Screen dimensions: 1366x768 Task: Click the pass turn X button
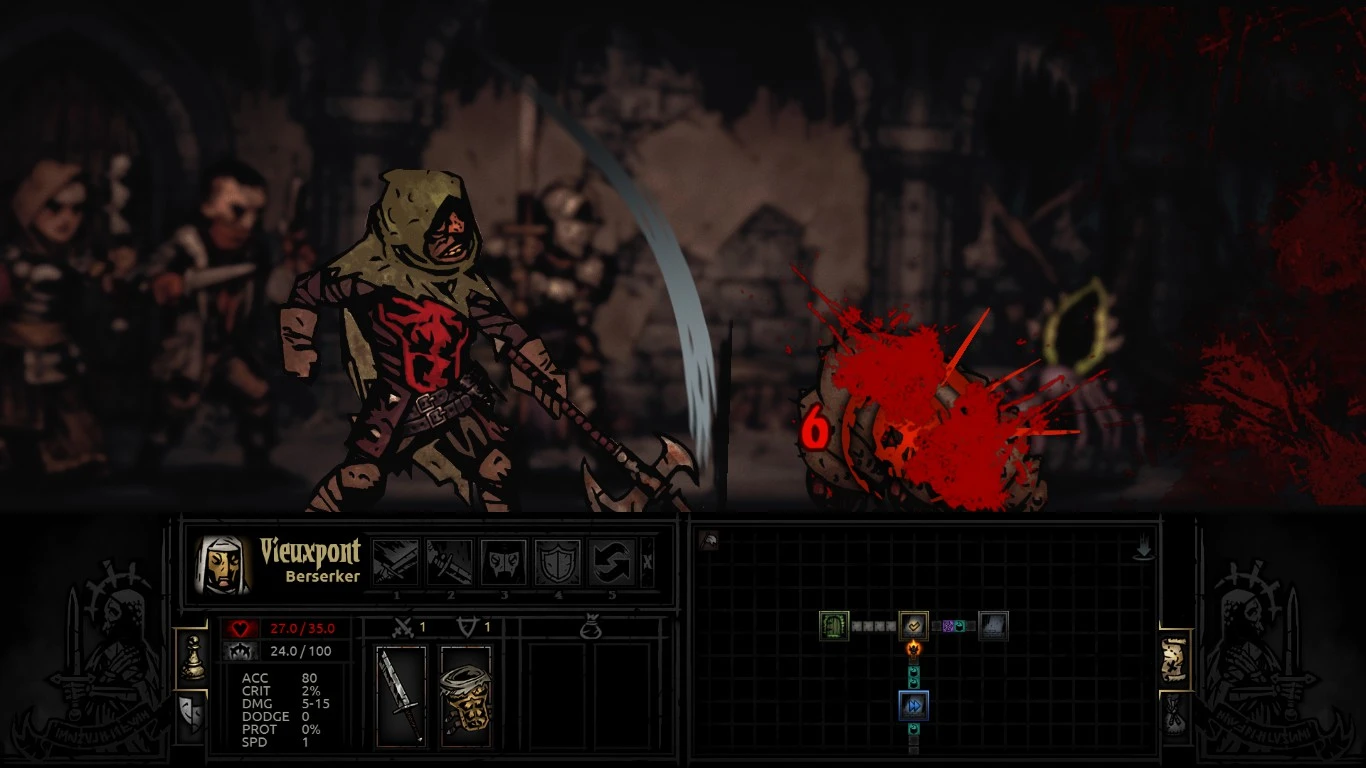(647, 562)
